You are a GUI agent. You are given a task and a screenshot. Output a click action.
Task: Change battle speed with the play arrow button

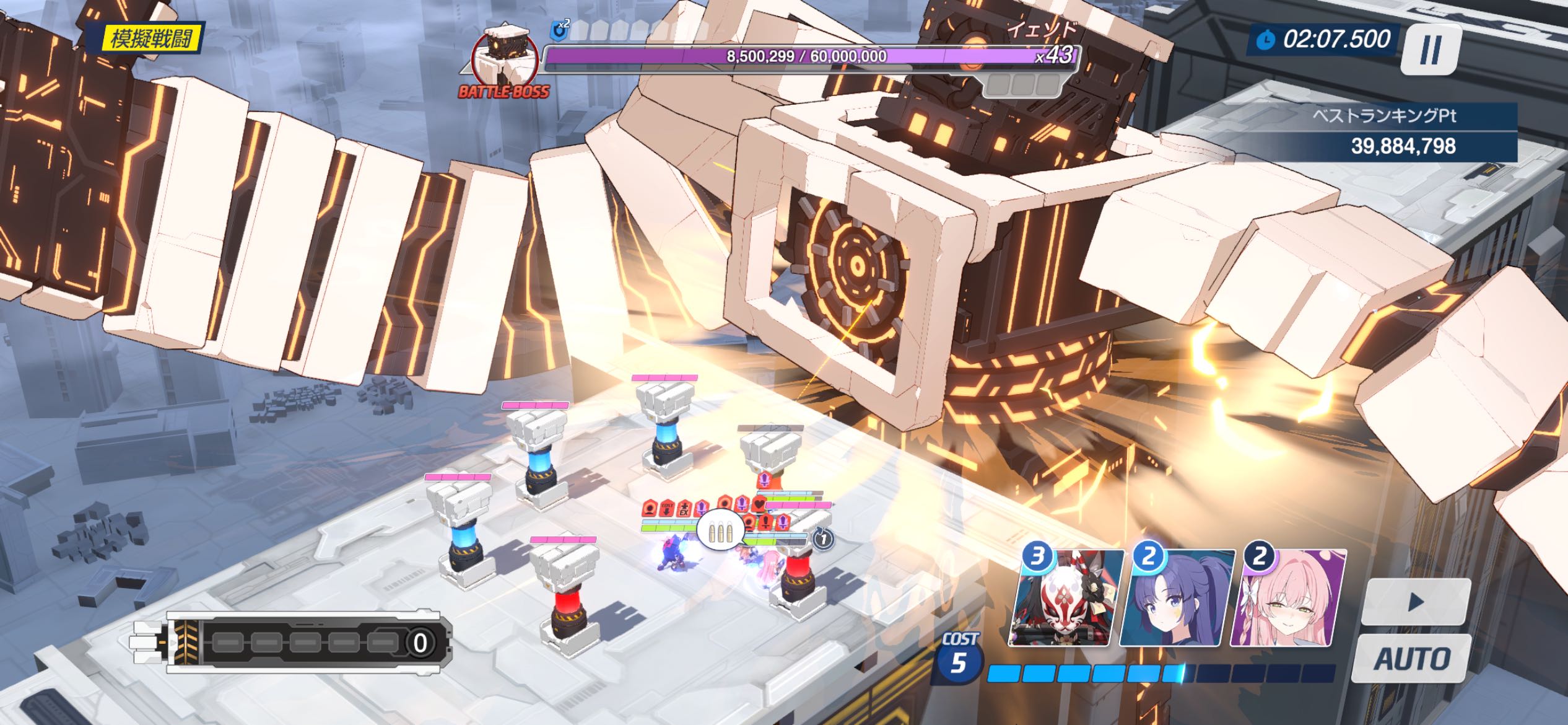click(x=1416, y=602)
